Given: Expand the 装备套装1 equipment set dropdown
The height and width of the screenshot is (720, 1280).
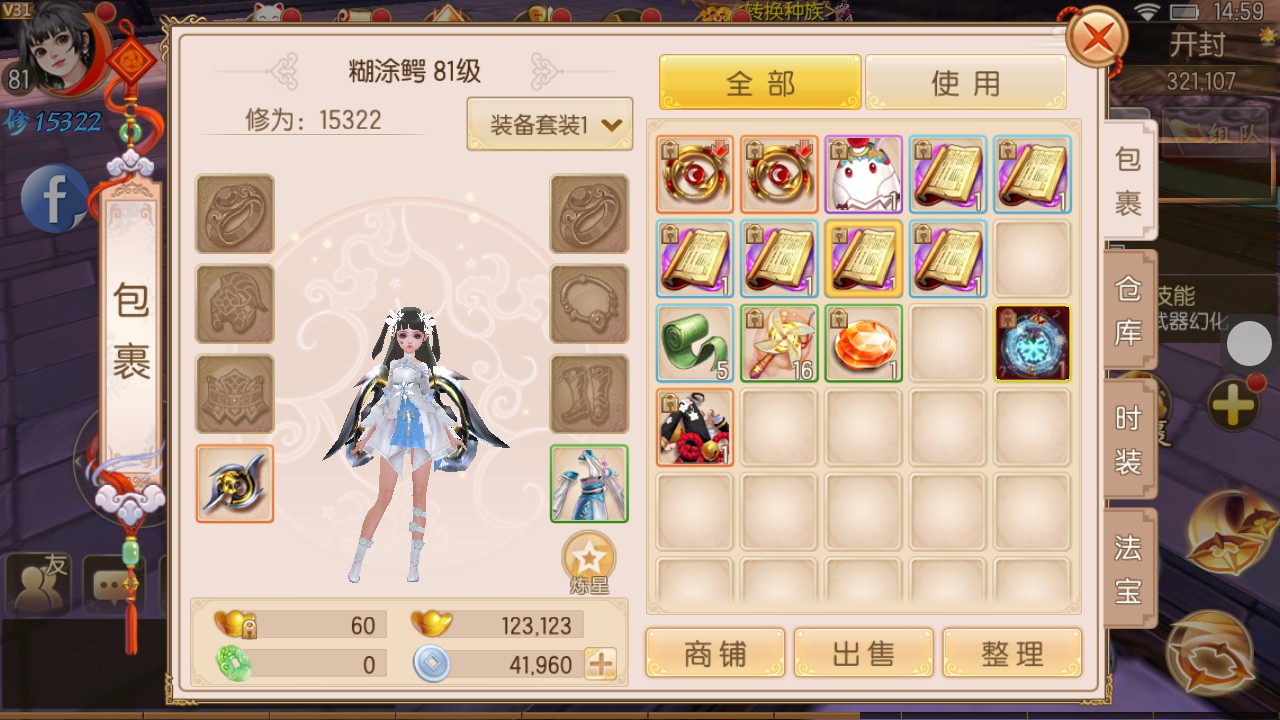Looking at the screenshot, I should (x=549, y=122).
